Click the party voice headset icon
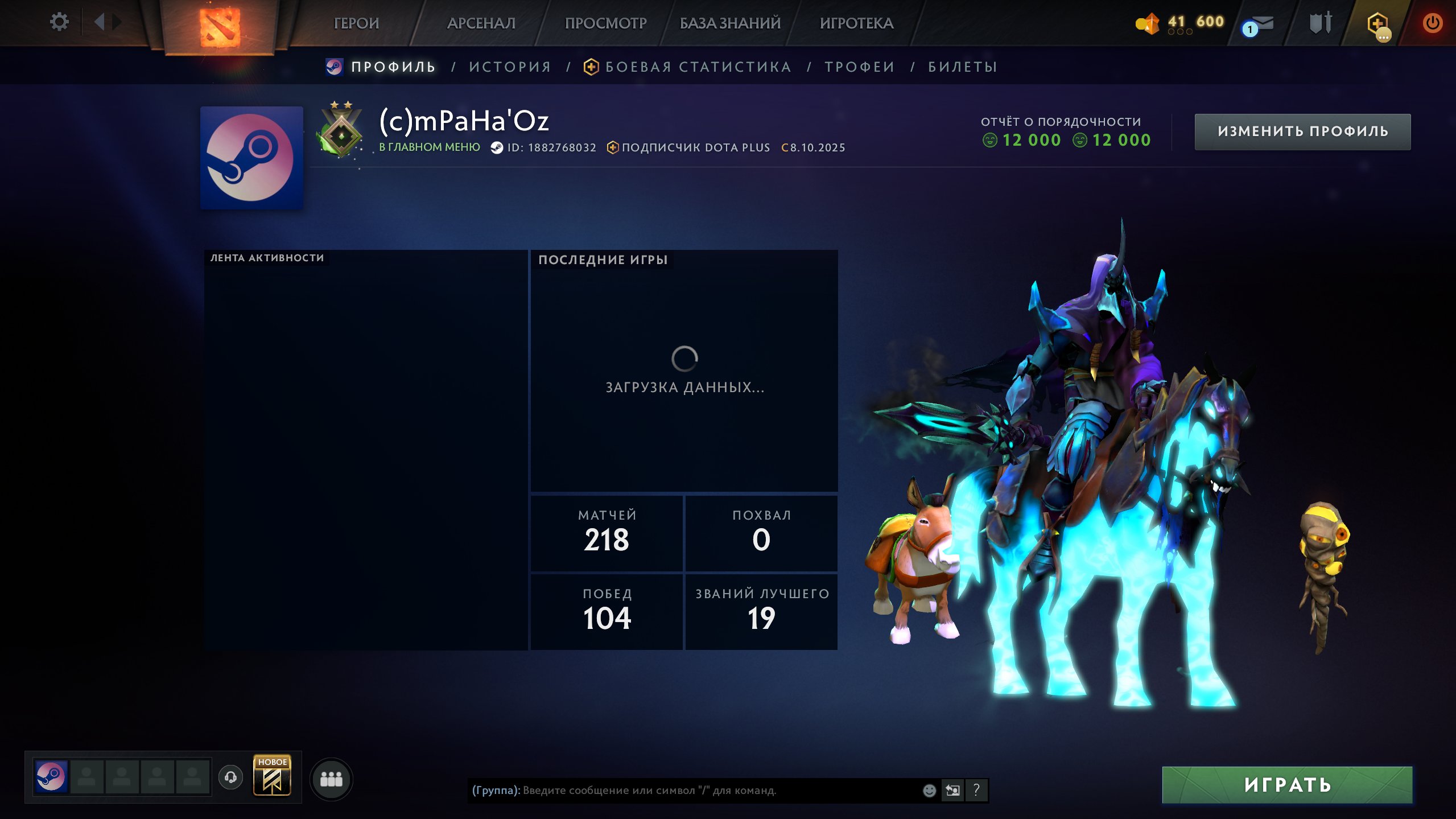 pos(230,777)
